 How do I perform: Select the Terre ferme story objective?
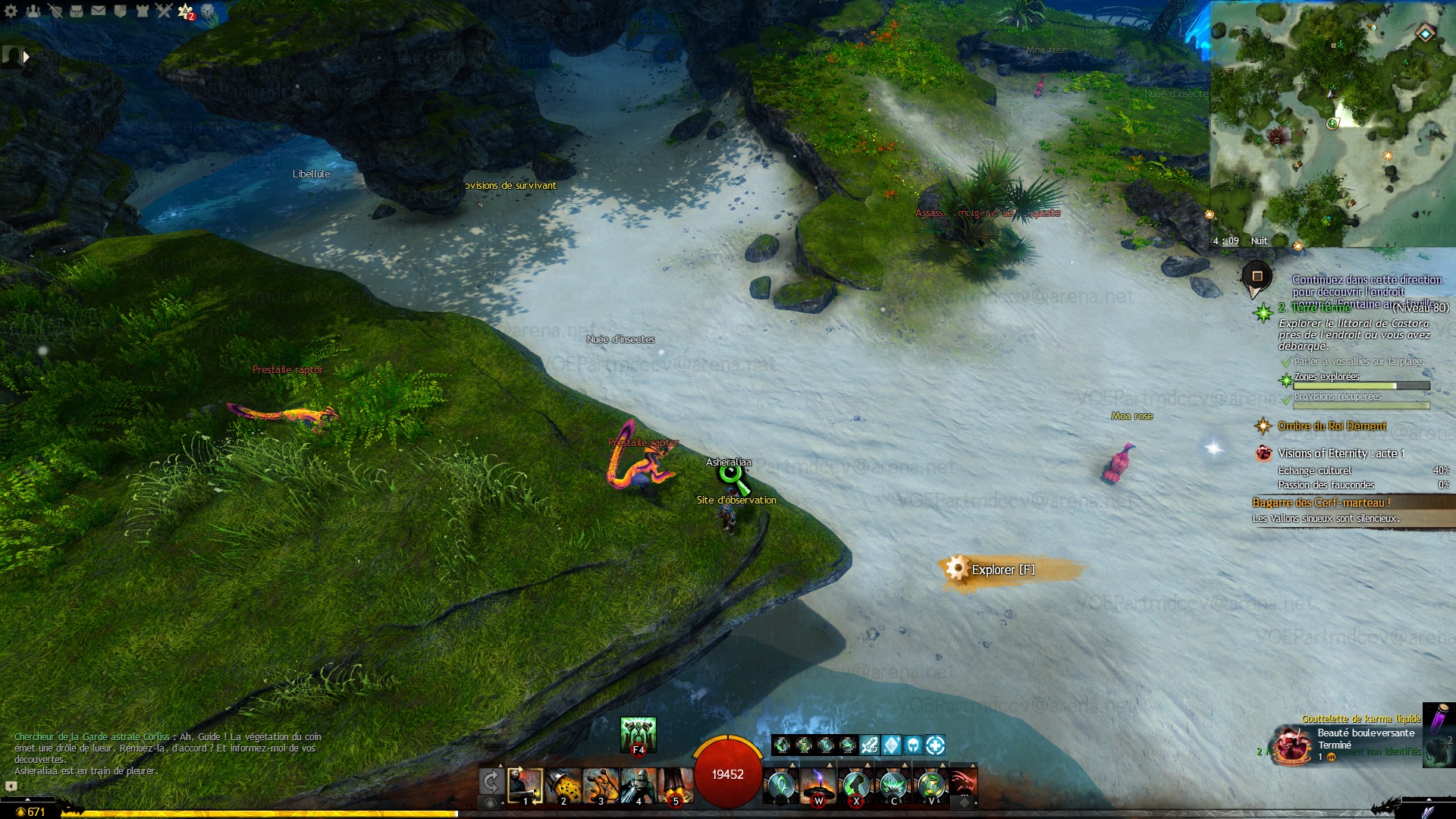[1321, 308]
